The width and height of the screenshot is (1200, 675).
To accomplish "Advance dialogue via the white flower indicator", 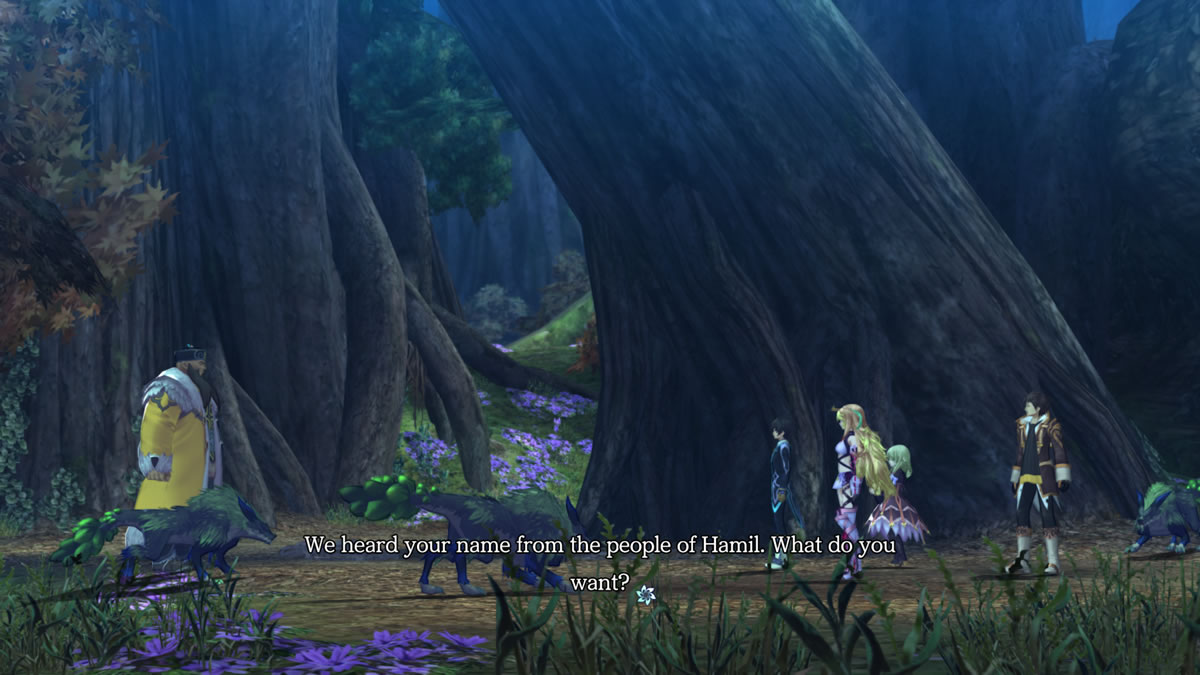I will coord(645,595).
